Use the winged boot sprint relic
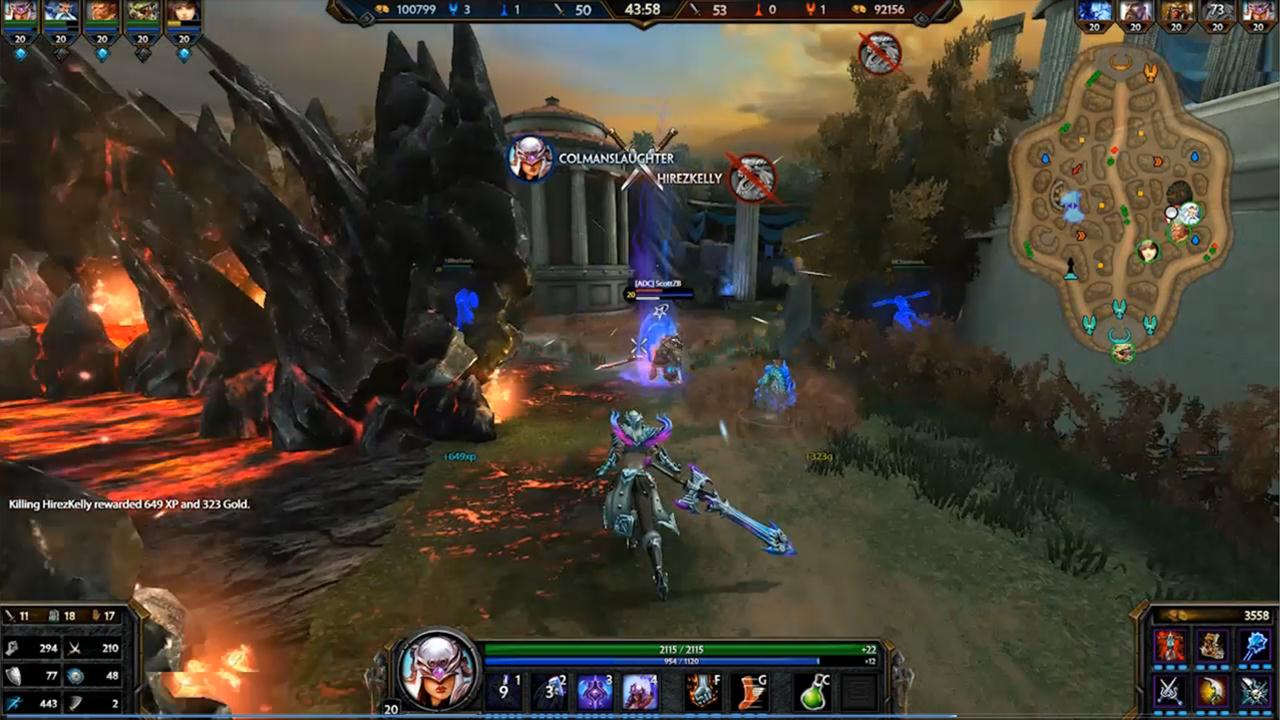 coord(749,691)
